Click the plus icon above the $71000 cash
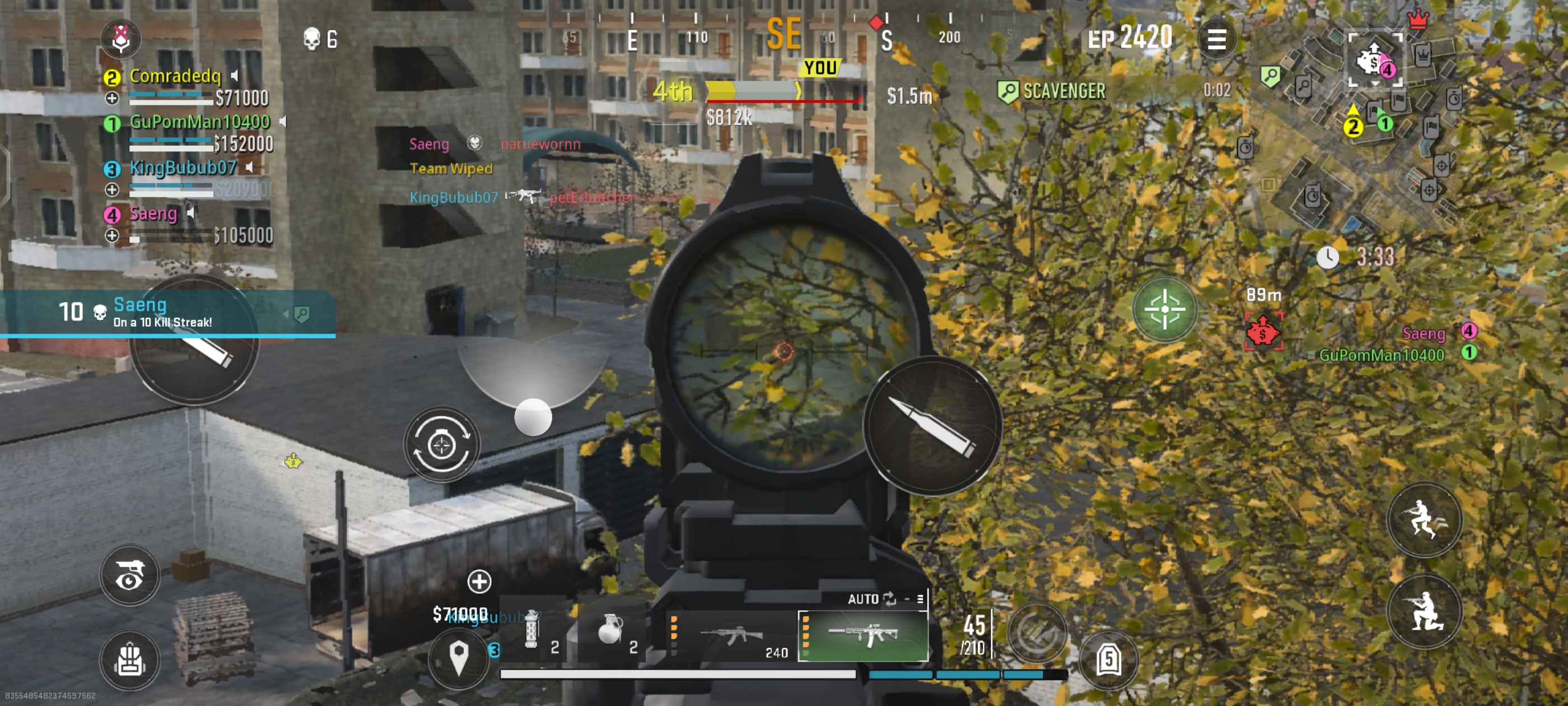 coord(479,581)
